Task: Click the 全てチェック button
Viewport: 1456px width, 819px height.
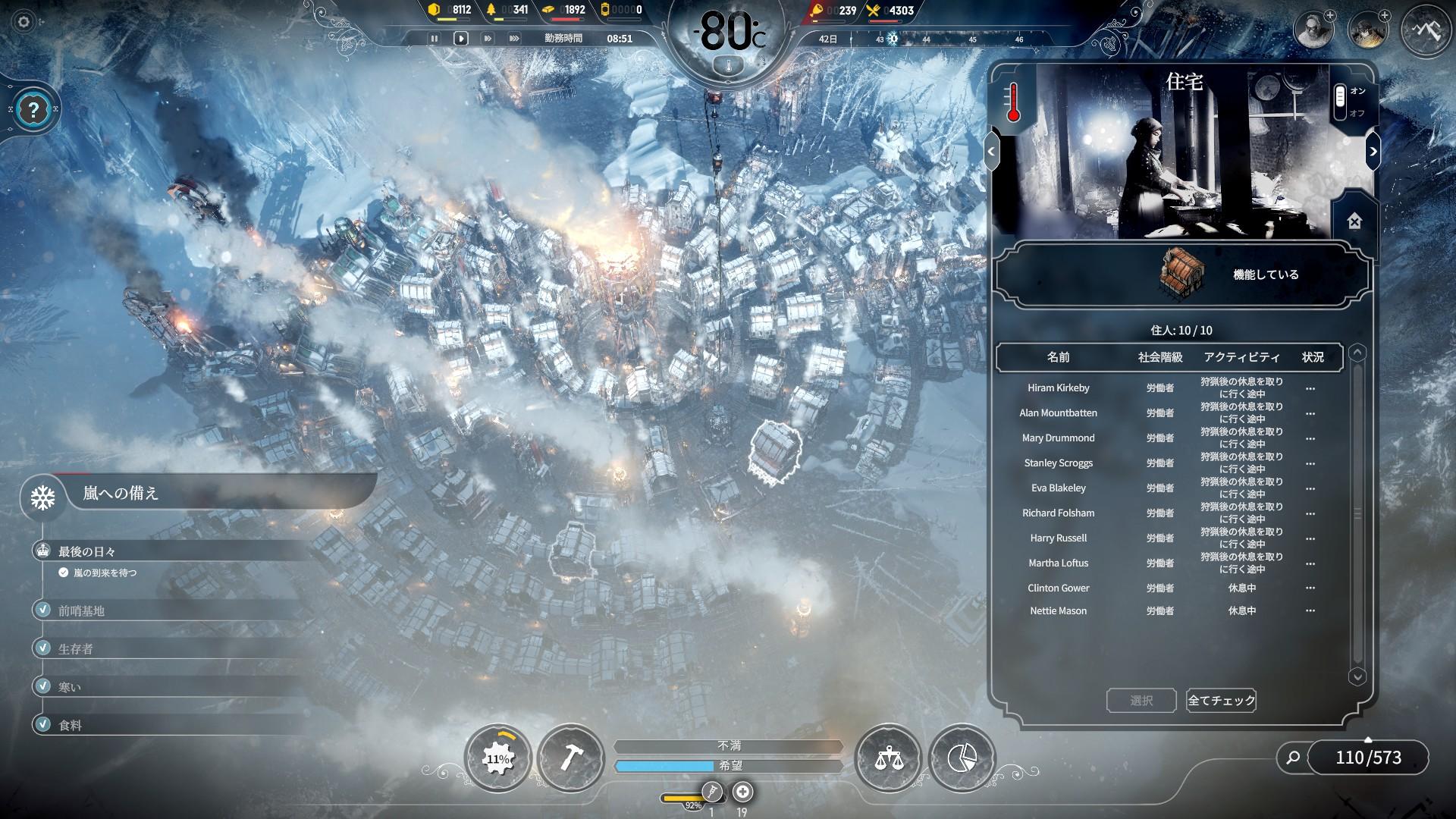Action: [x=1221, y=700]
